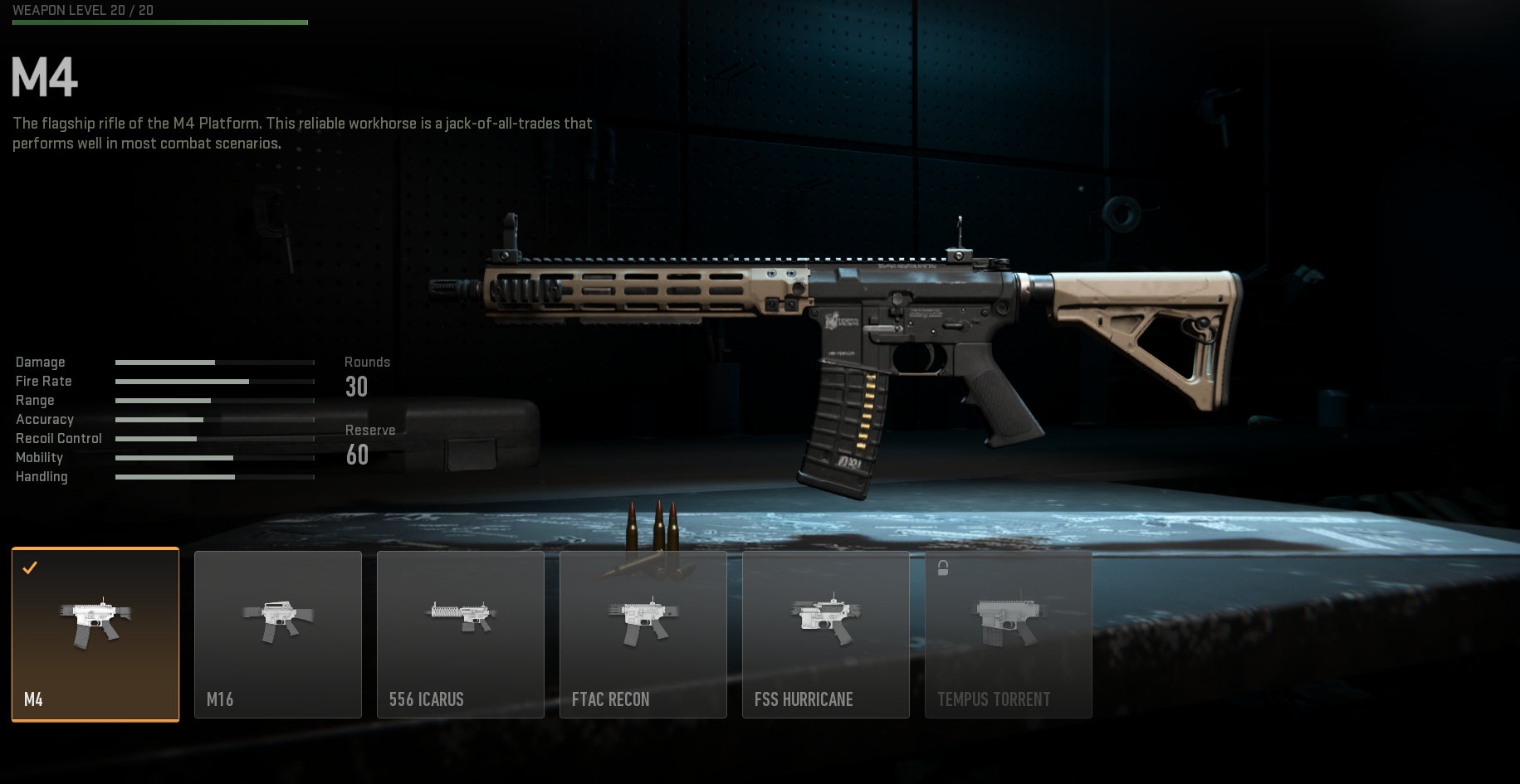This screenshot has height=784, width=1520.
Task: Click the checkmark on the equipped M4
Action: (x=30, y=568)
